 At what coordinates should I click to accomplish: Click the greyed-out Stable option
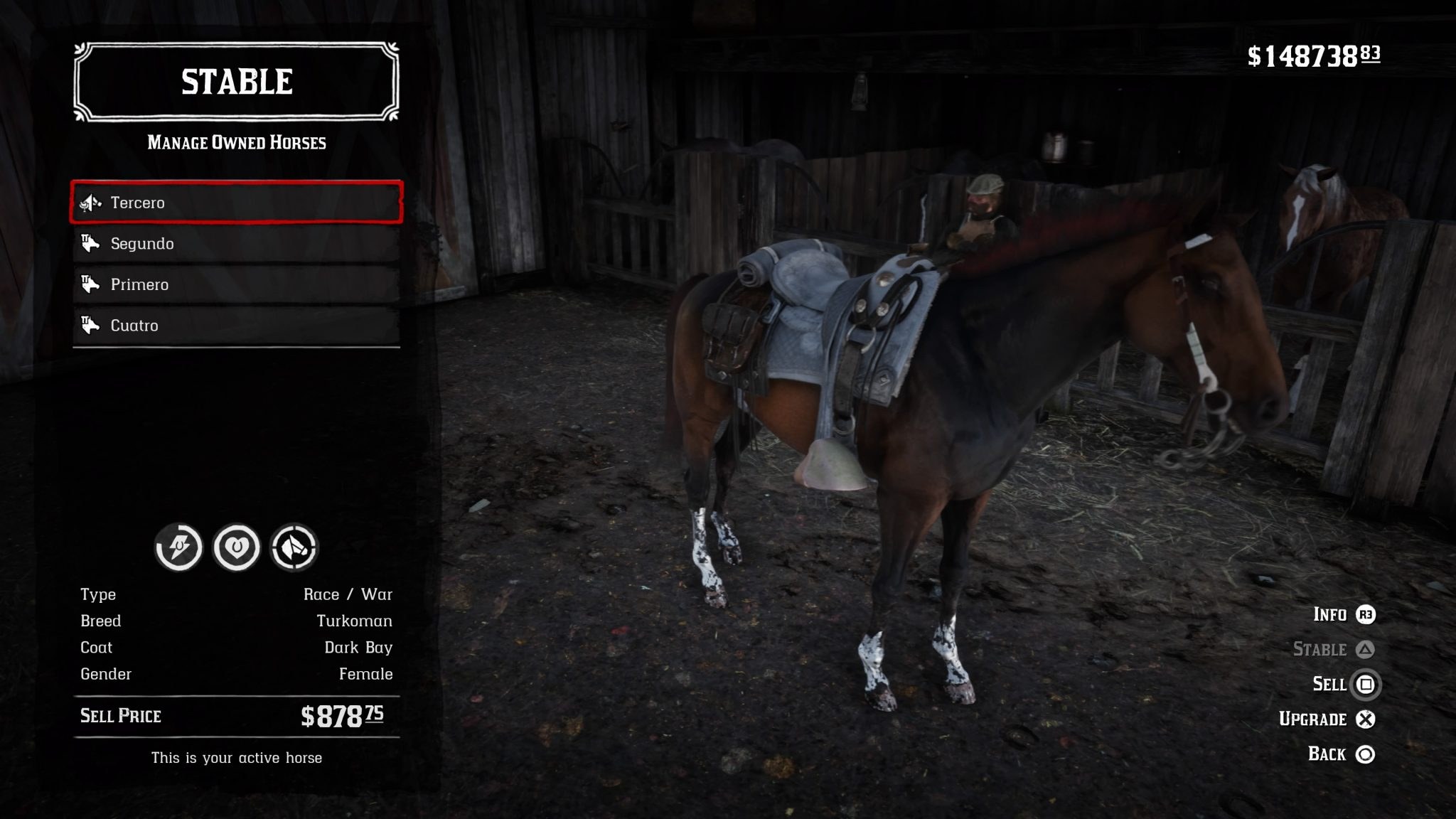(x=1333, y=649)
